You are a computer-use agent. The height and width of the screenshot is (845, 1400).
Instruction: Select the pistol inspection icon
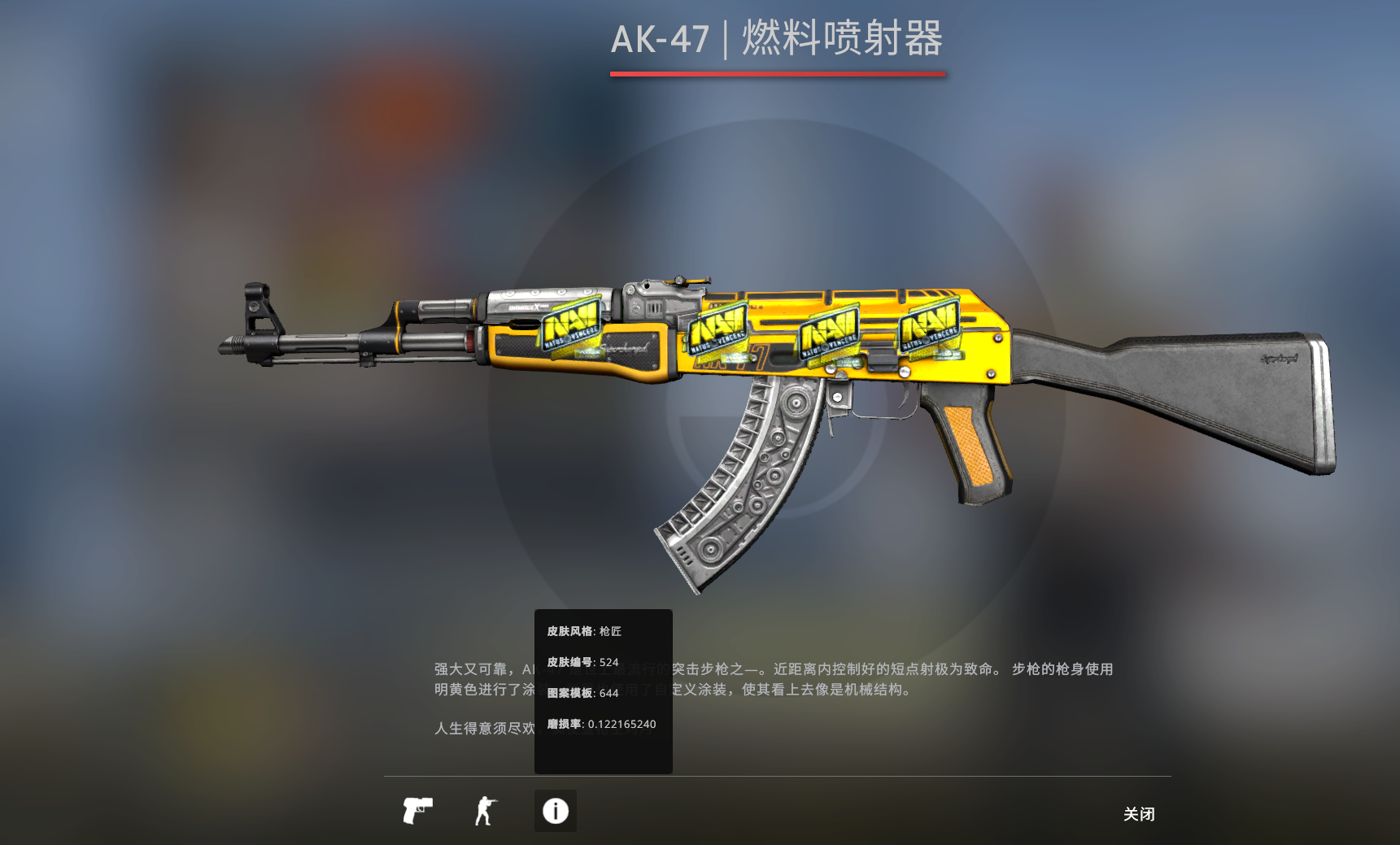click(417, 811)
